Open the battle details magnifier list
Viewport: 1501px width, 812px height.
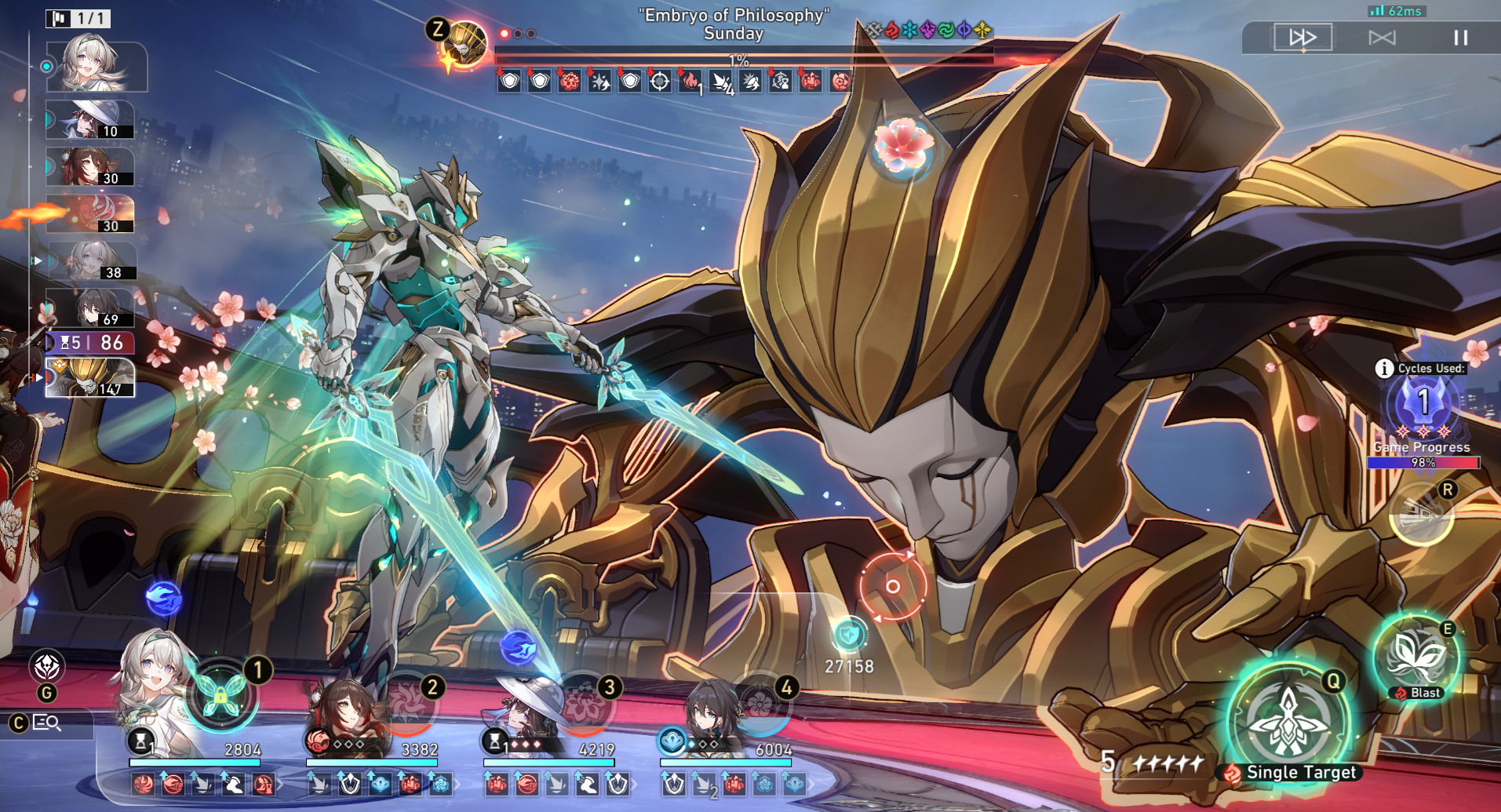coord(47,723)
